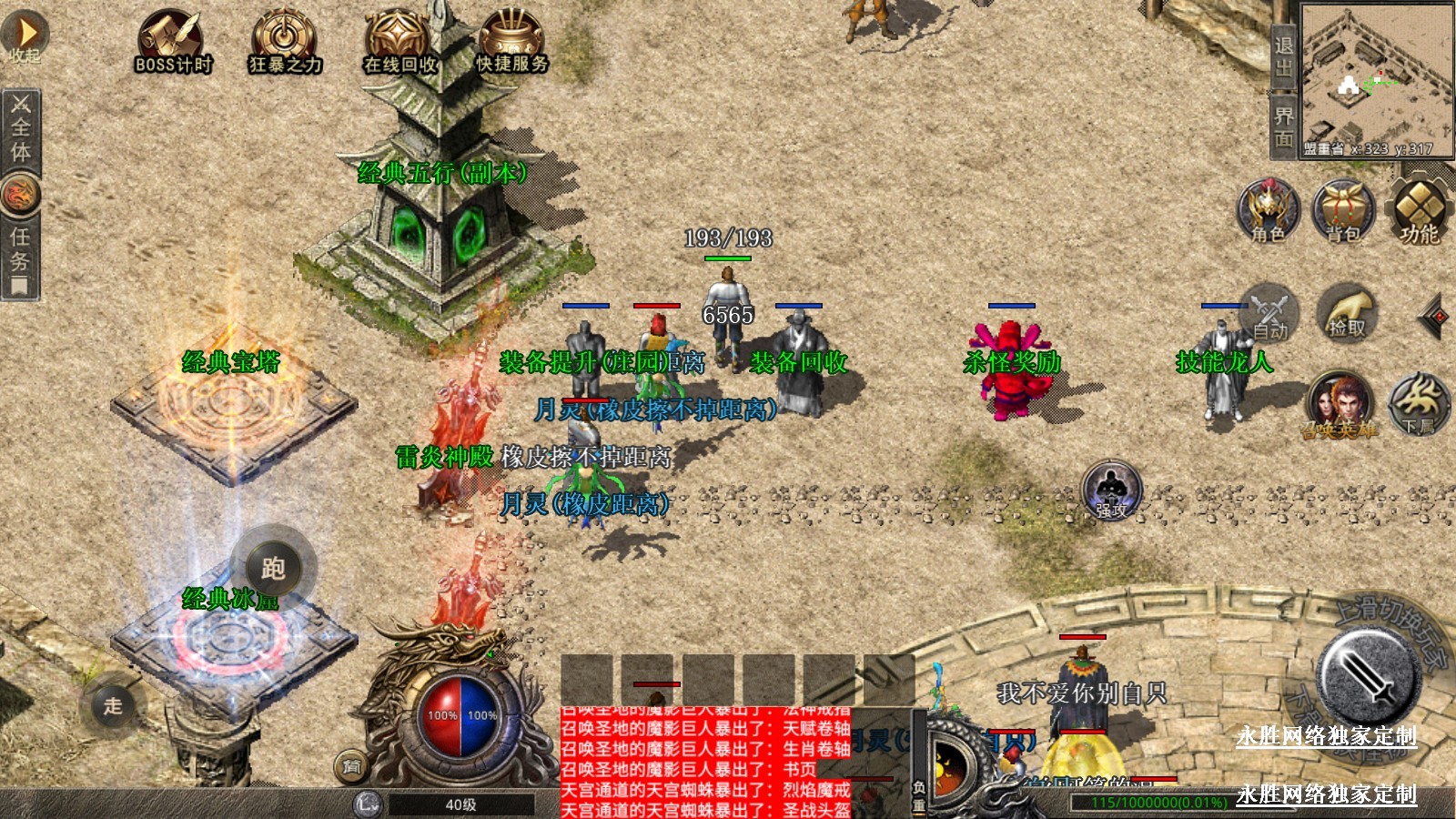The width and height of the screenshot is (1456, 819).
Task: Summon hero with 召唤英雄 portrait
Action: click(1339, 404)
